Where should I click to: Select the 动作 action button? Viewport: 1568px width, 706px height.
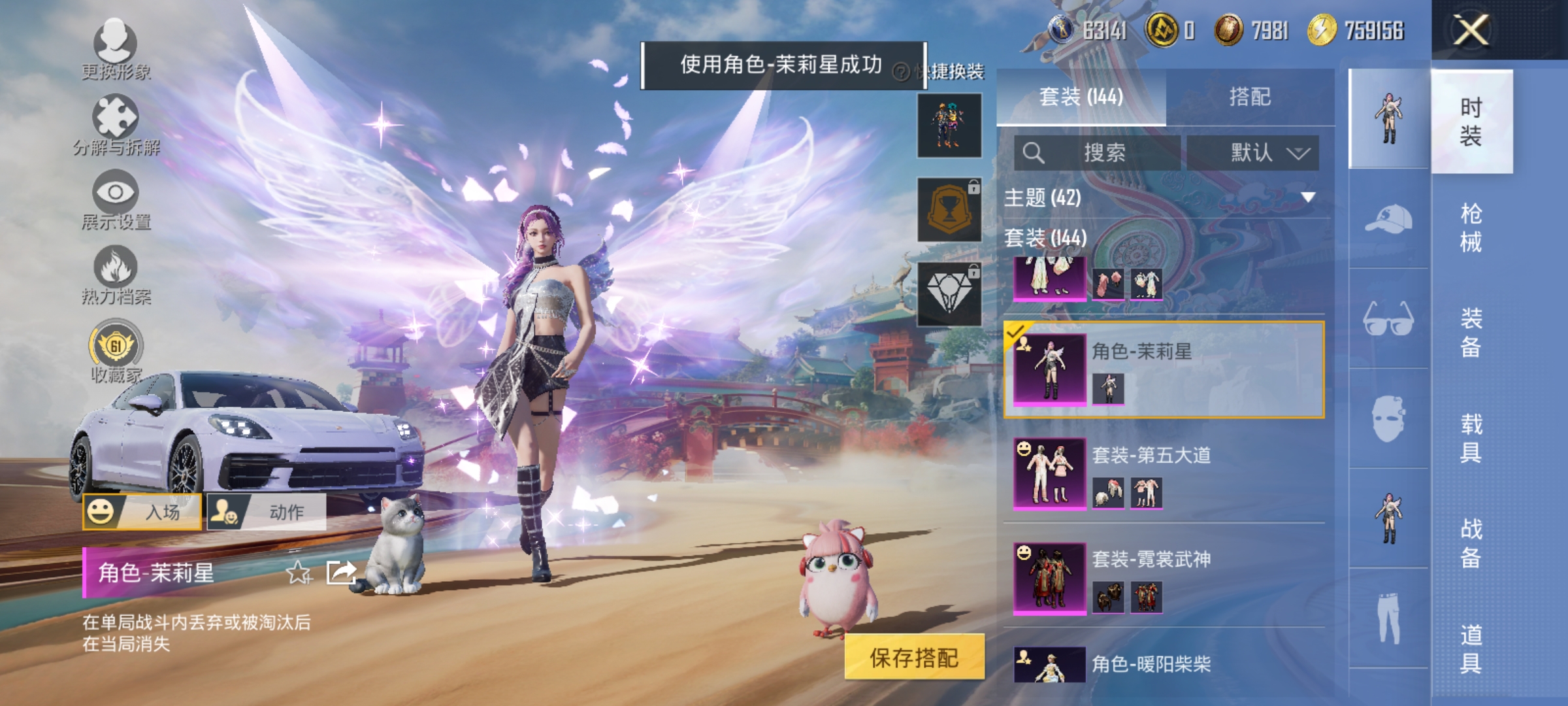click(x=267, y=512)
